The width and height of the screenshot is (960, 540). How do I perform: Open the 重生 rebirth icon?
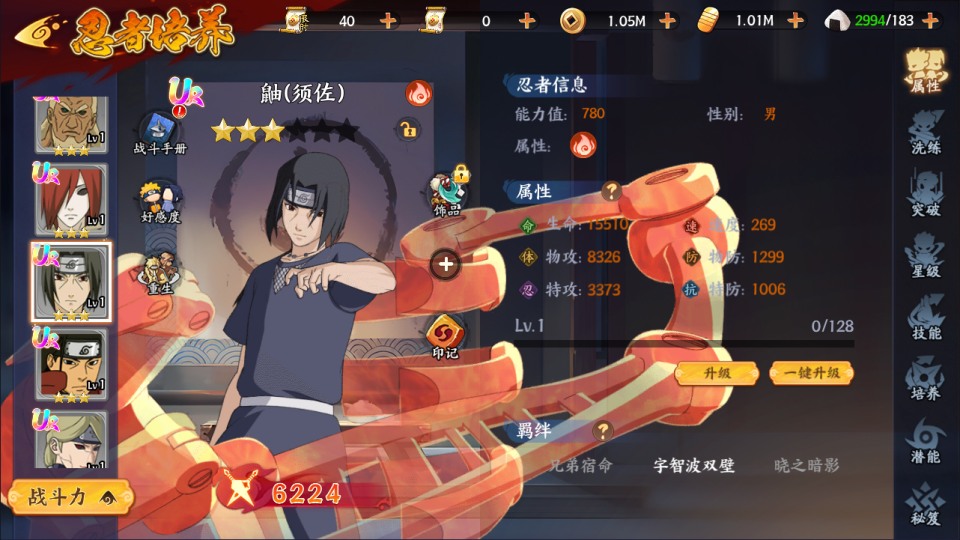pyautogui.click(x=160, y=272)
